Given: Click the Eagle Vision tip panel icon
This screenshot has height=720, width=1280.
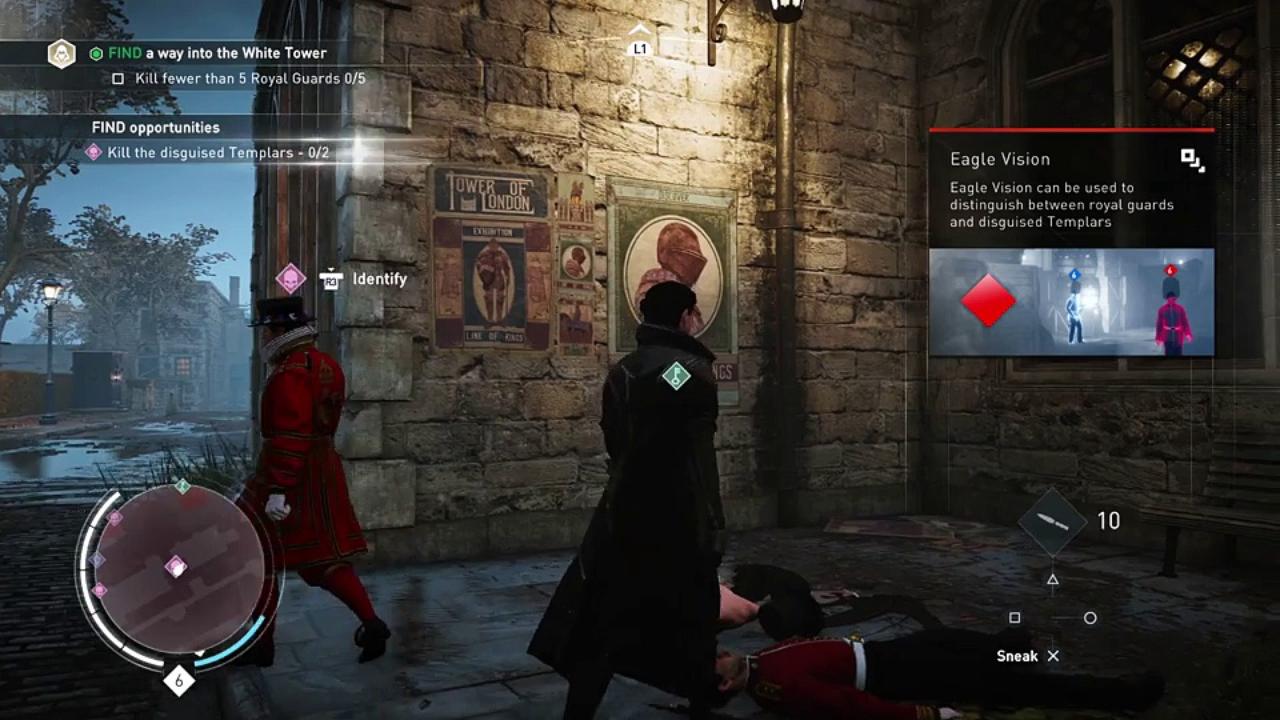Looking at the screenshot, I should click(x=1192, y=160).
